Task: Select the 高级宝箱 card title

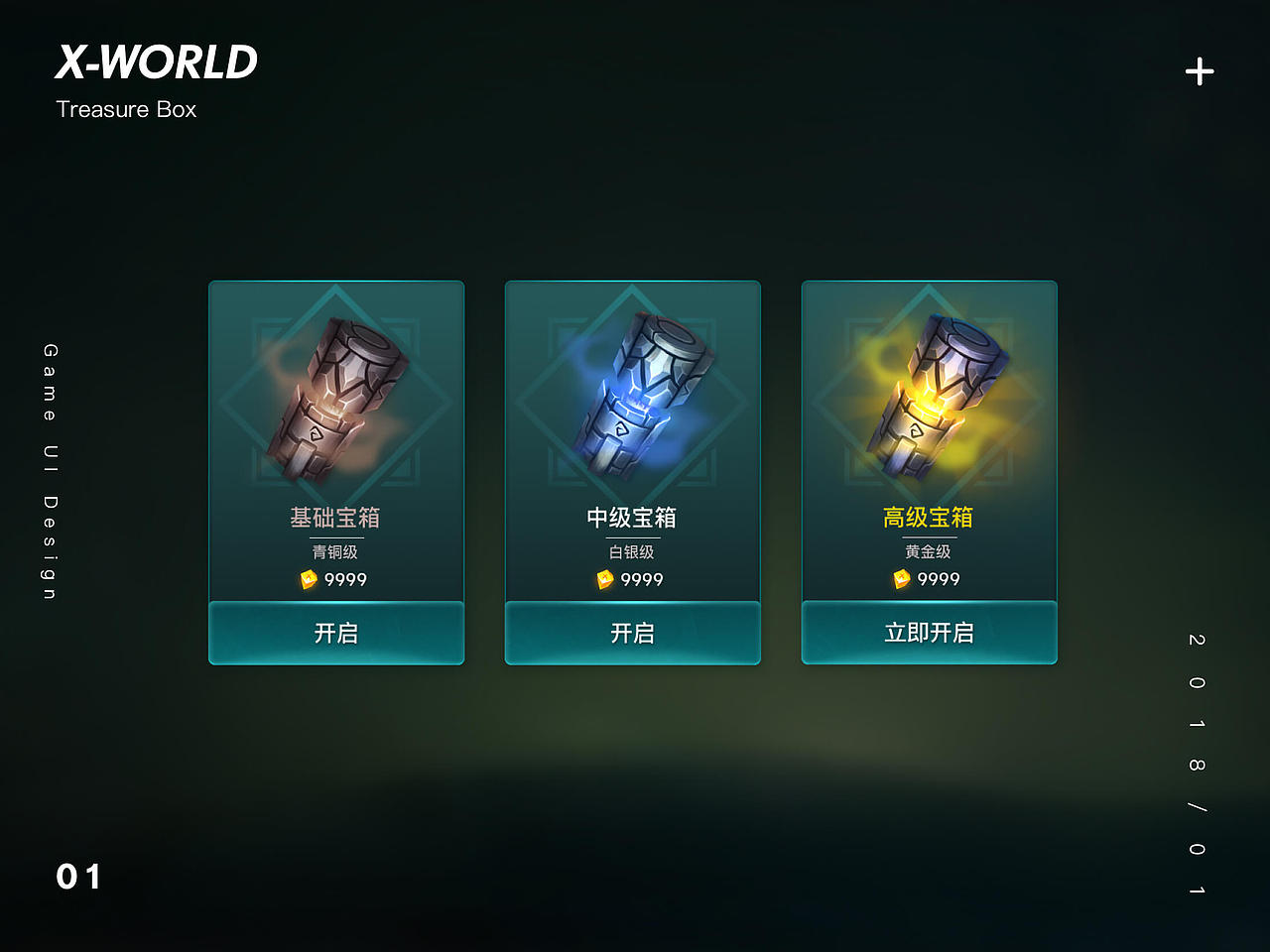Action: pos(928,517)
